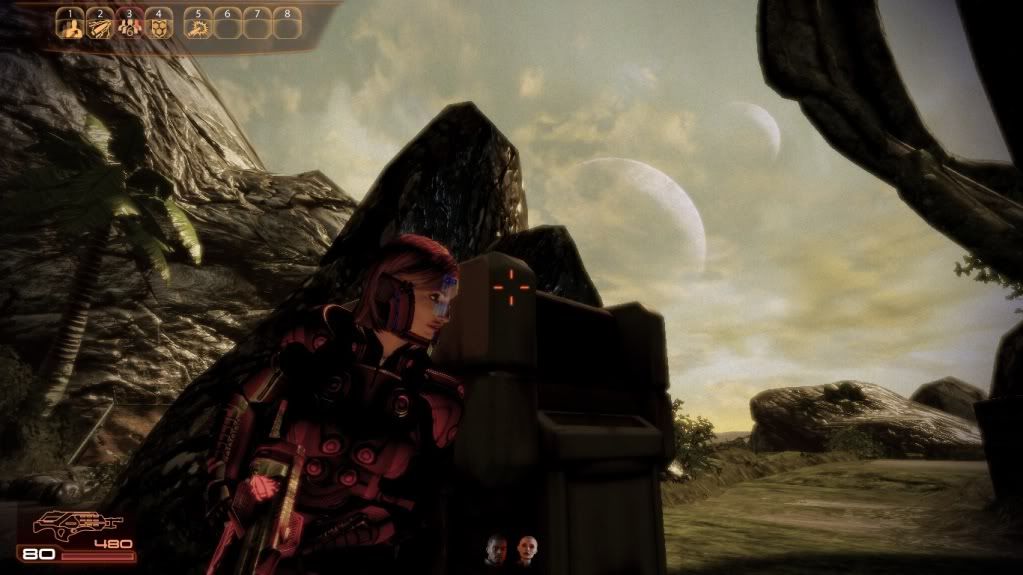Select the assault rifle weapon icon
1023x575 pixels.
[76, 524]
